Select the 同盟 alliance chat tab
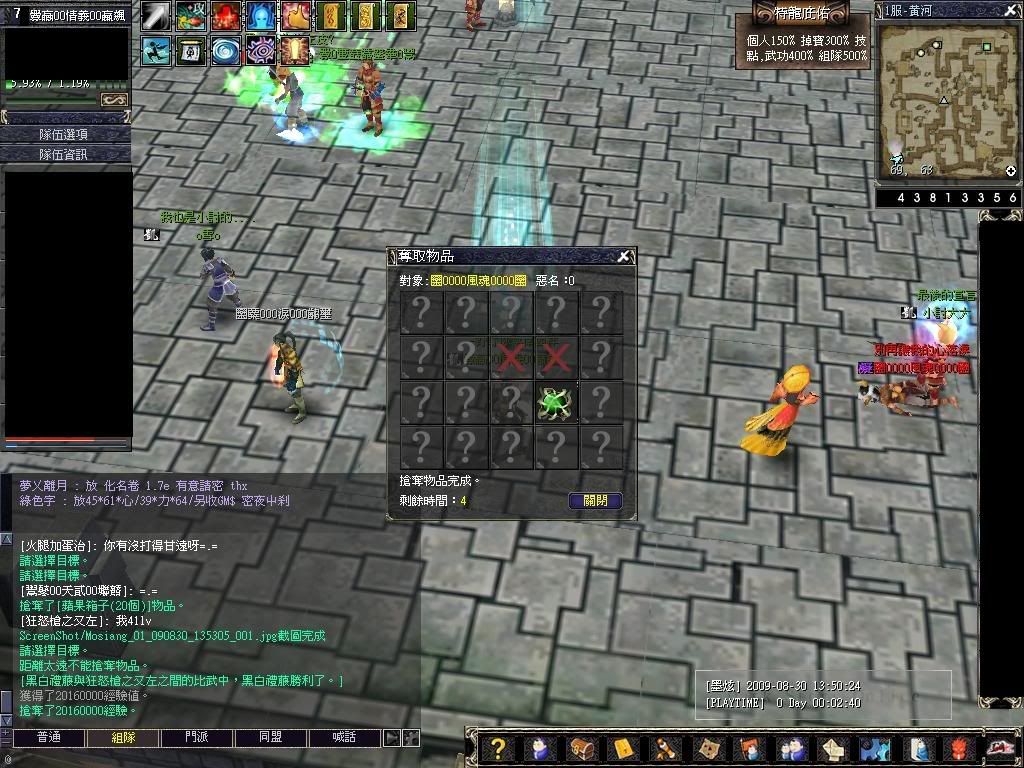Image resolution: width=1024 pixels, height=768 pixels. point(271,738)
